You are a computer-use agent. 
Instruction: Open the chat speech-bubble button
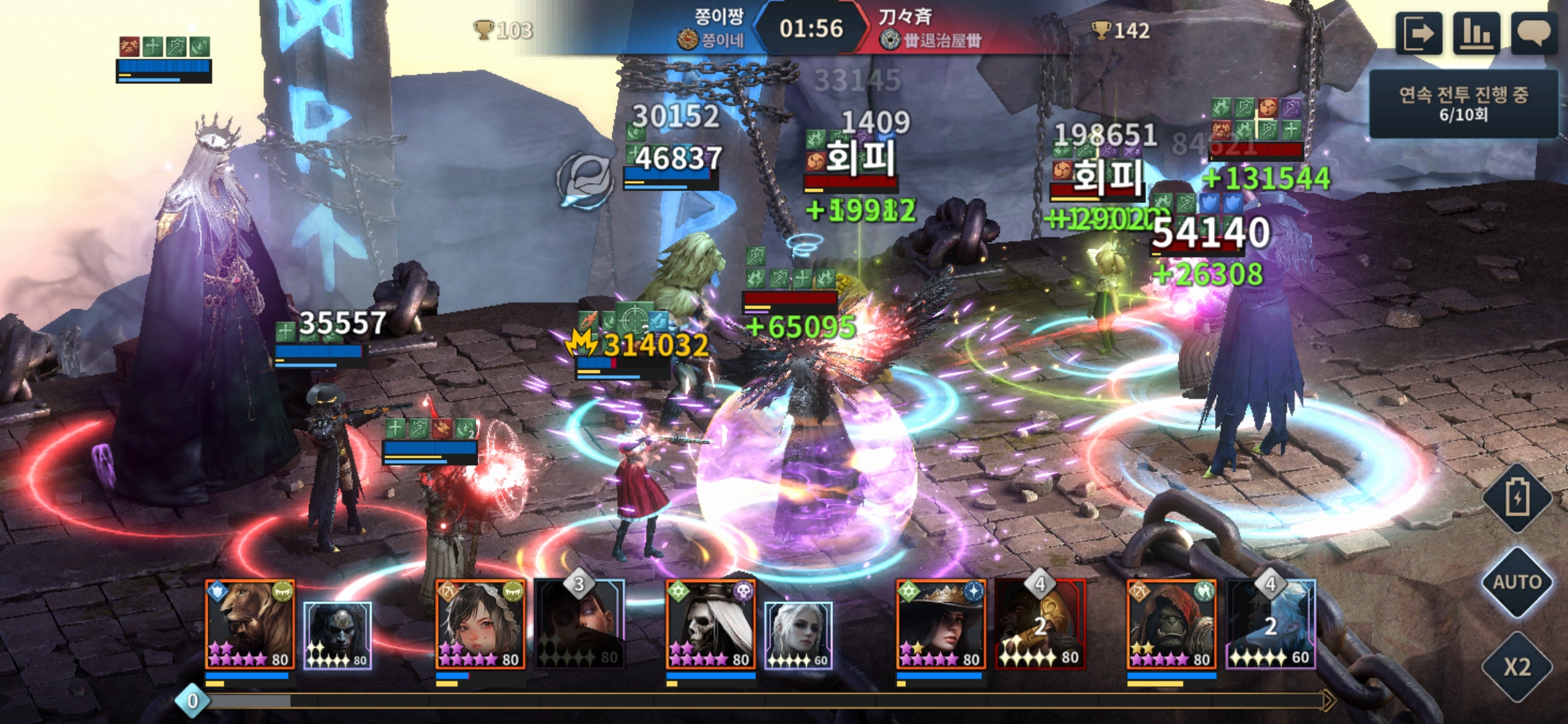pyautogui.click(x=1534, y=34)
